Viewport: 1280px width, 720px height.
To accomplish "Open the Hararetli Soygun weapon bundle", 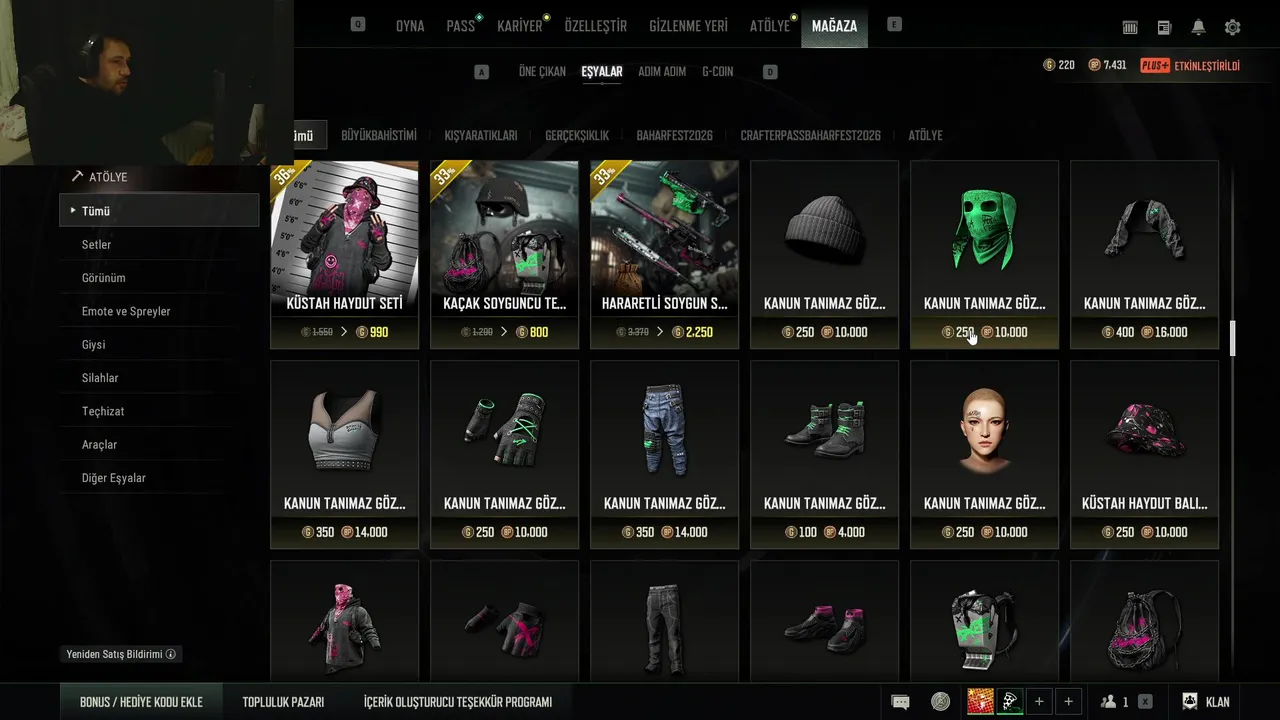I will [664, 254].
